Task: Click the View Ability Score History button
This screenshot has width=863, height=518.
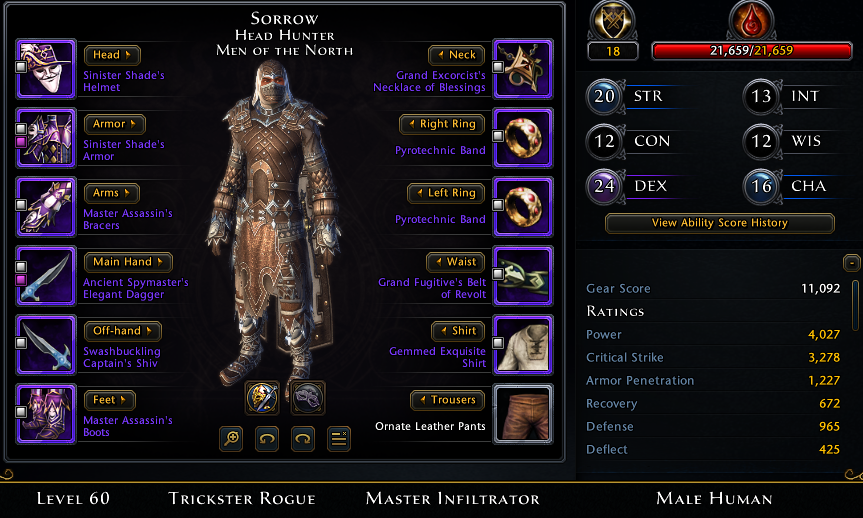Action: click(x=719, y=223)
